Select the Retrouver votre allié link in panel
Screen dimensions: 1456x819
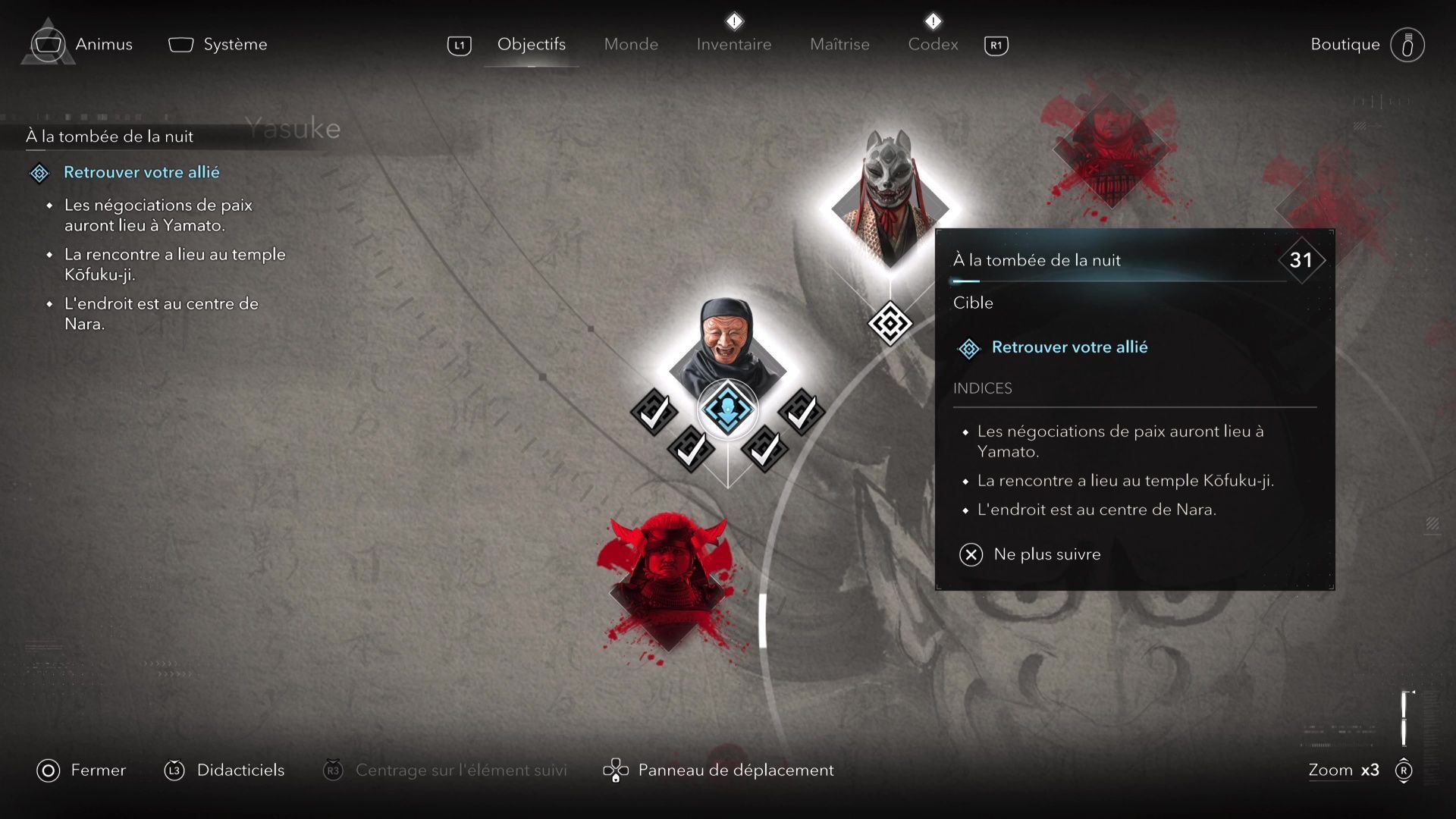pyautogui.click(x=1069, y=347)
